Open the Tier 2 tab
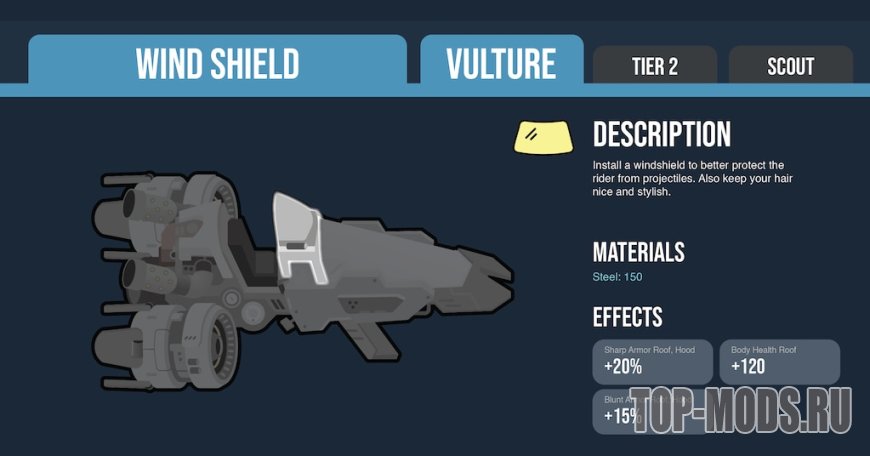The height and width of the screenshot is (456, 870). (654, 66)
